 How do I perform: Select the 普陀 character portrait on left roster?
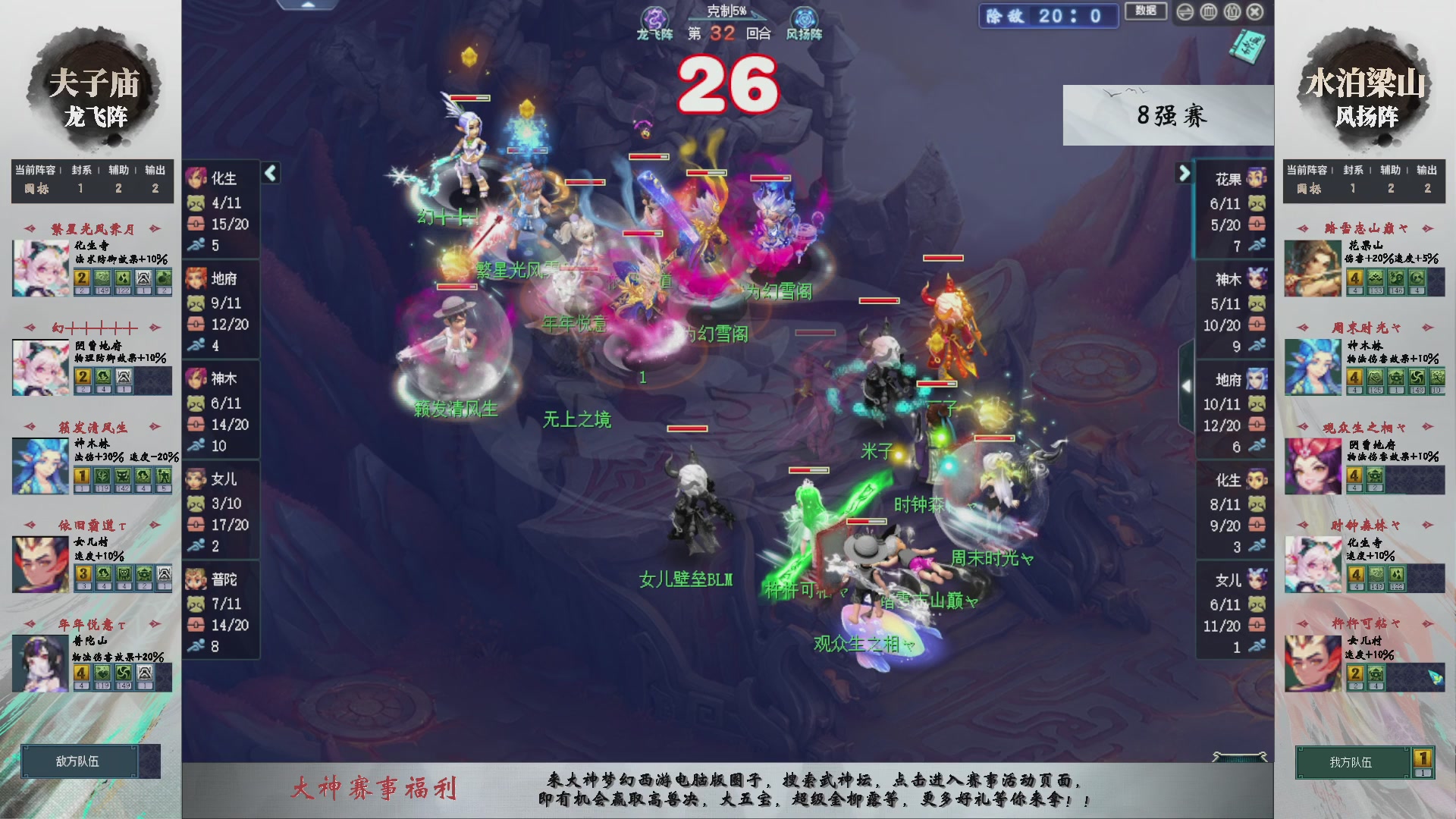coord(197,579)
